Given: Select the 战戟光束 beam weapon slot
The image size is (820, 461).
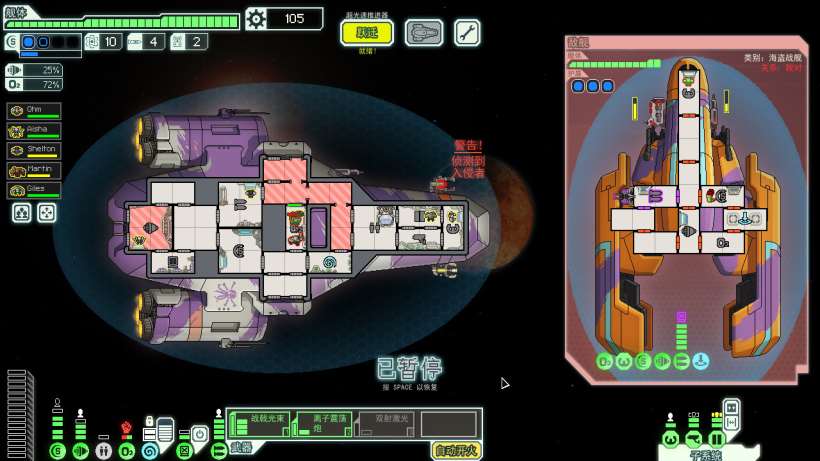Looking at the screenshot, I should coord(259,423).
